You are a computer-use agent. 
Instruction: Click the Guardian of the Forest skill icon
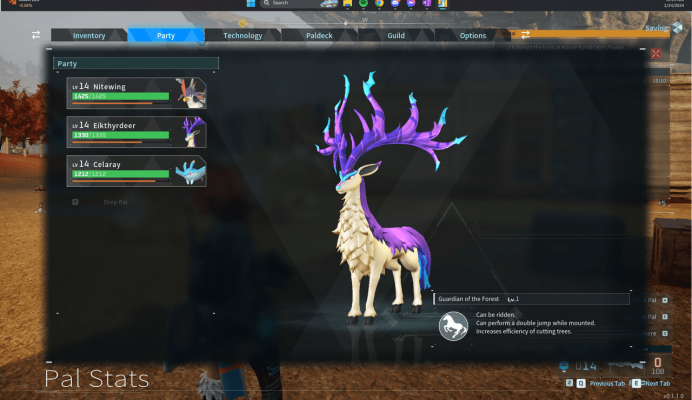click(x=454, y=326)
